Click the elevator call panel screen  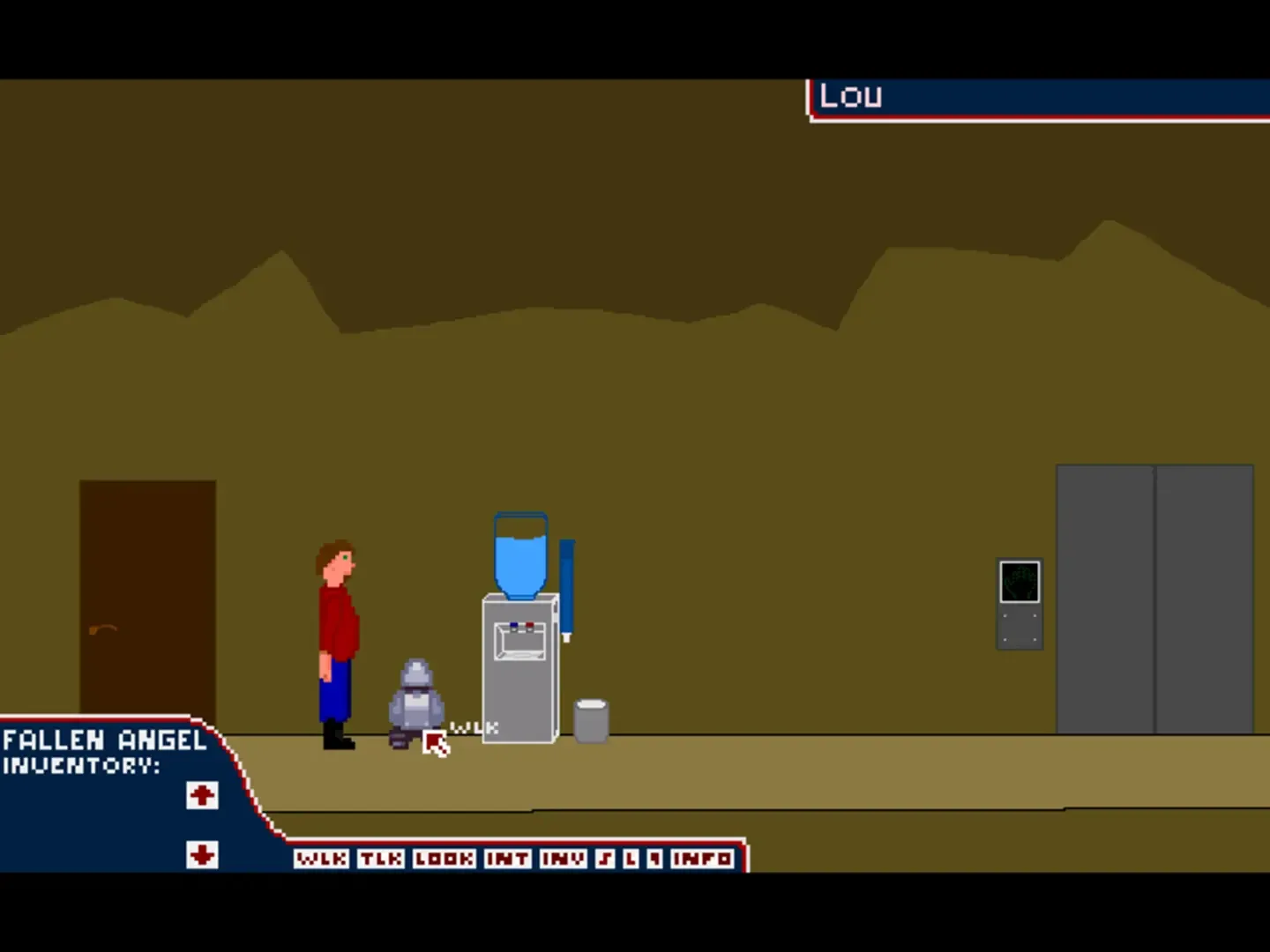(1019, 582)
